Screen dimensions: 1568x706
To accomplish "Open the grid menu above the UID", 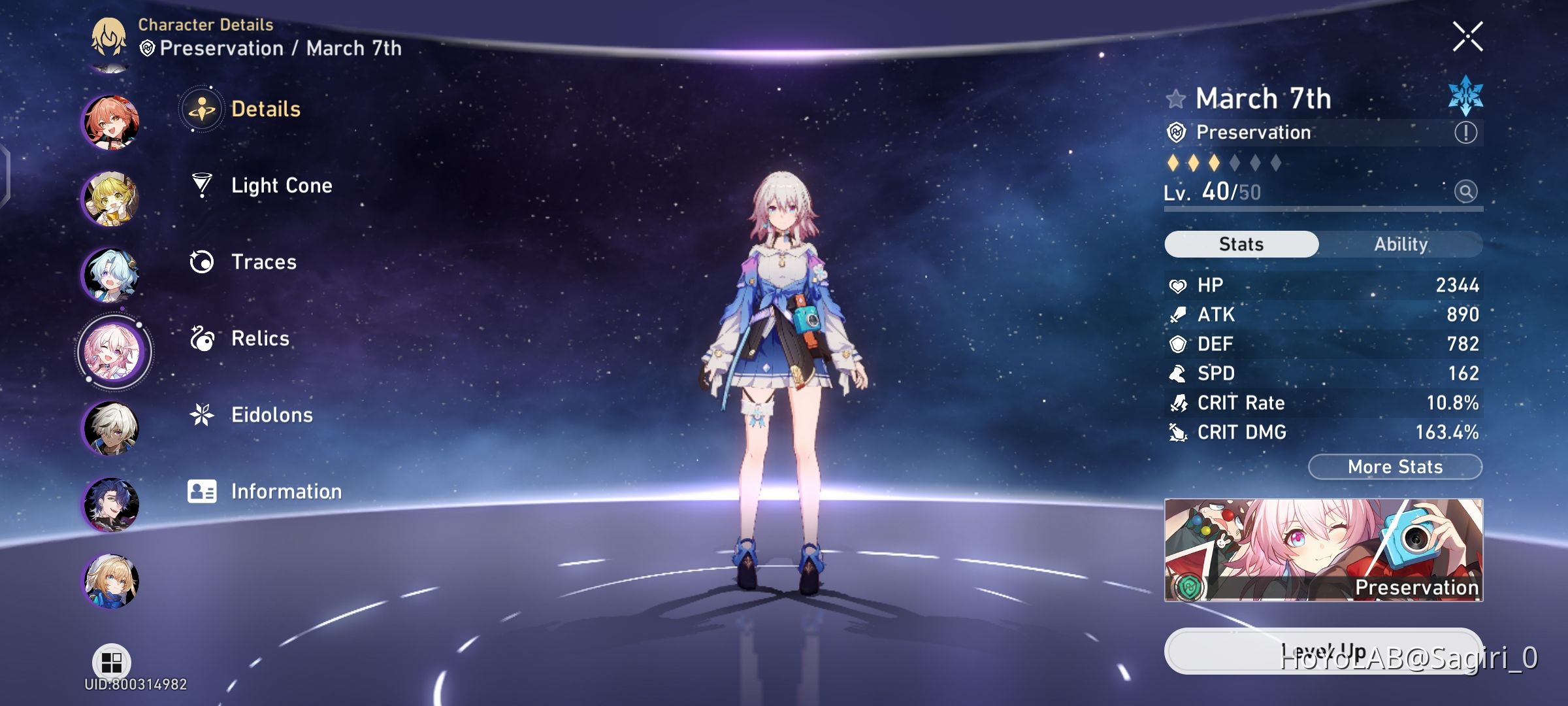I will tap(110, 660).
